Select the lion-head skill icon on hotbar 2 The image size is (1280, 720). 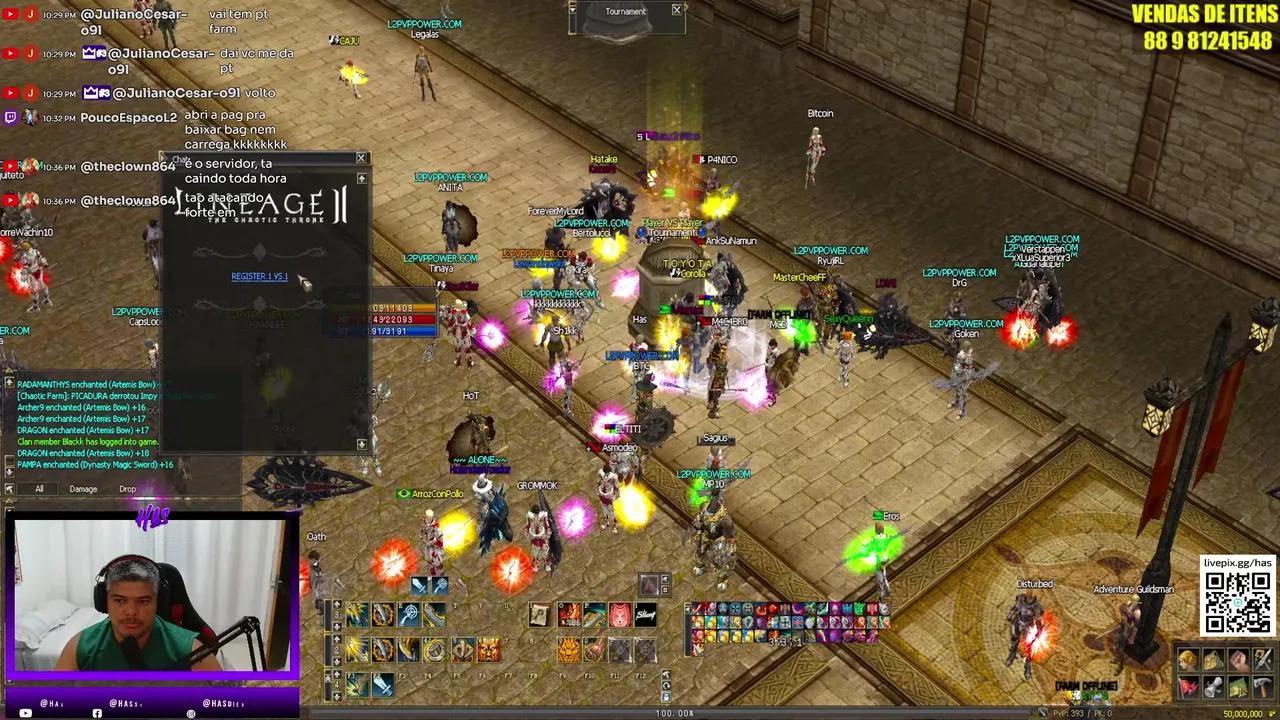coord(569,649)
